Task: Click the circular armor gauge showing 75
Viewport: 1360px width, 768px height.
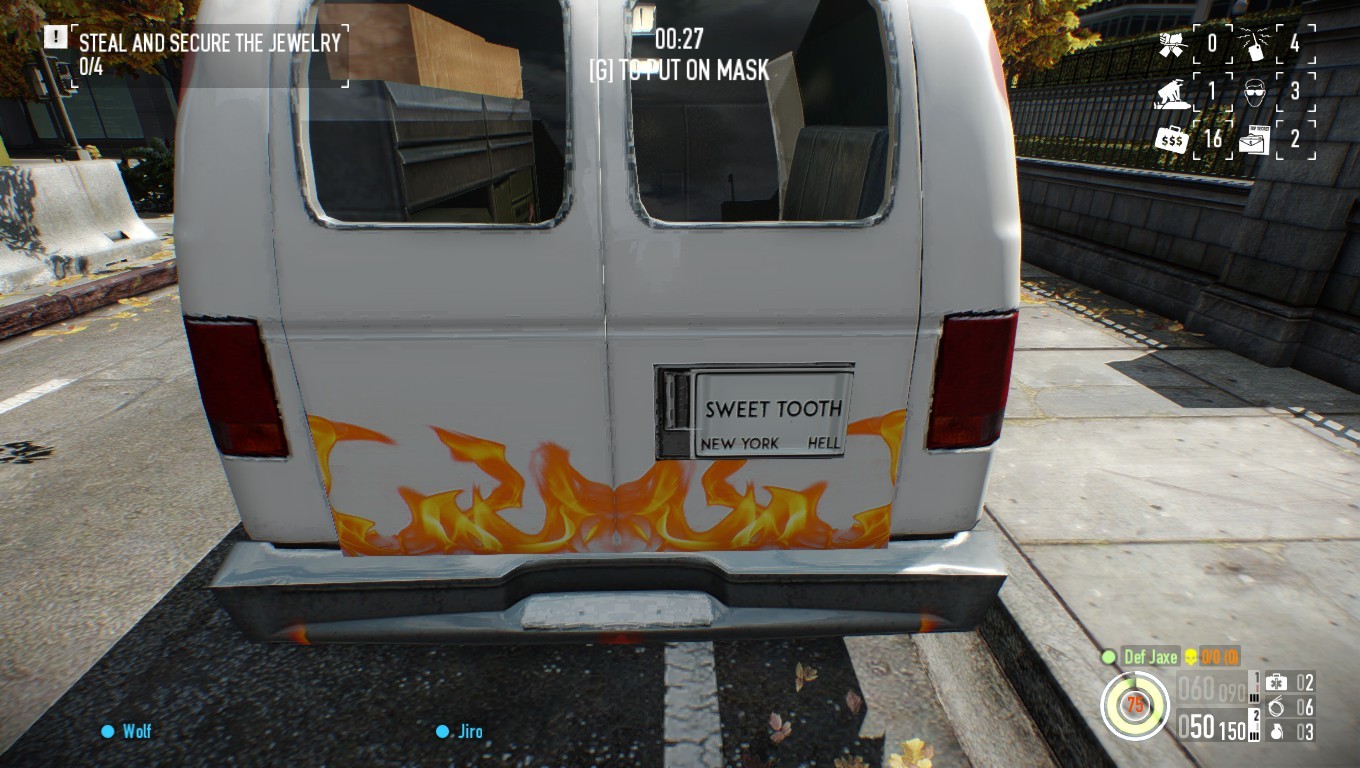Action: 1136,704
